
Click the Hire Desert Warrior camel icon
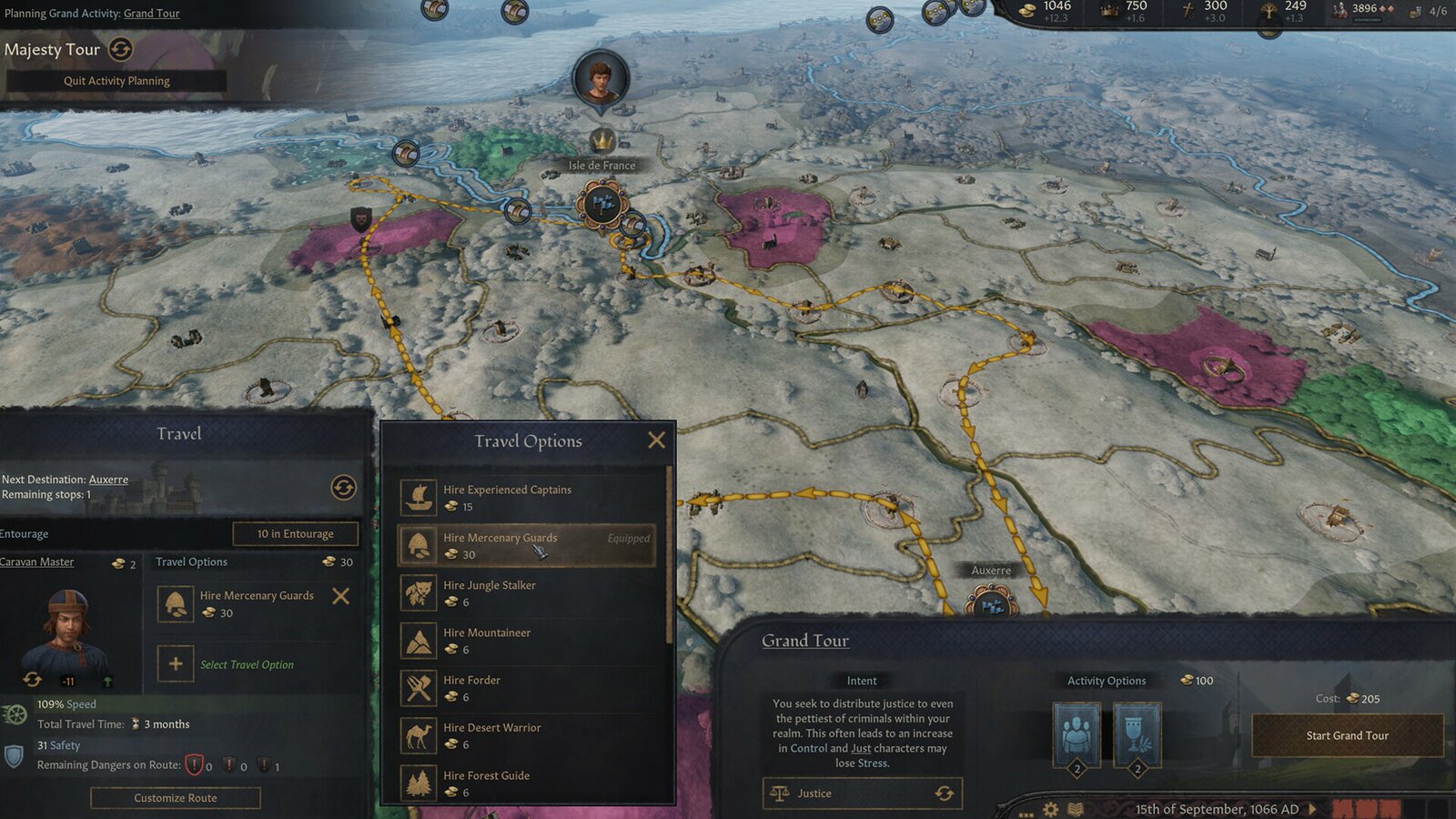coord(420,734)
